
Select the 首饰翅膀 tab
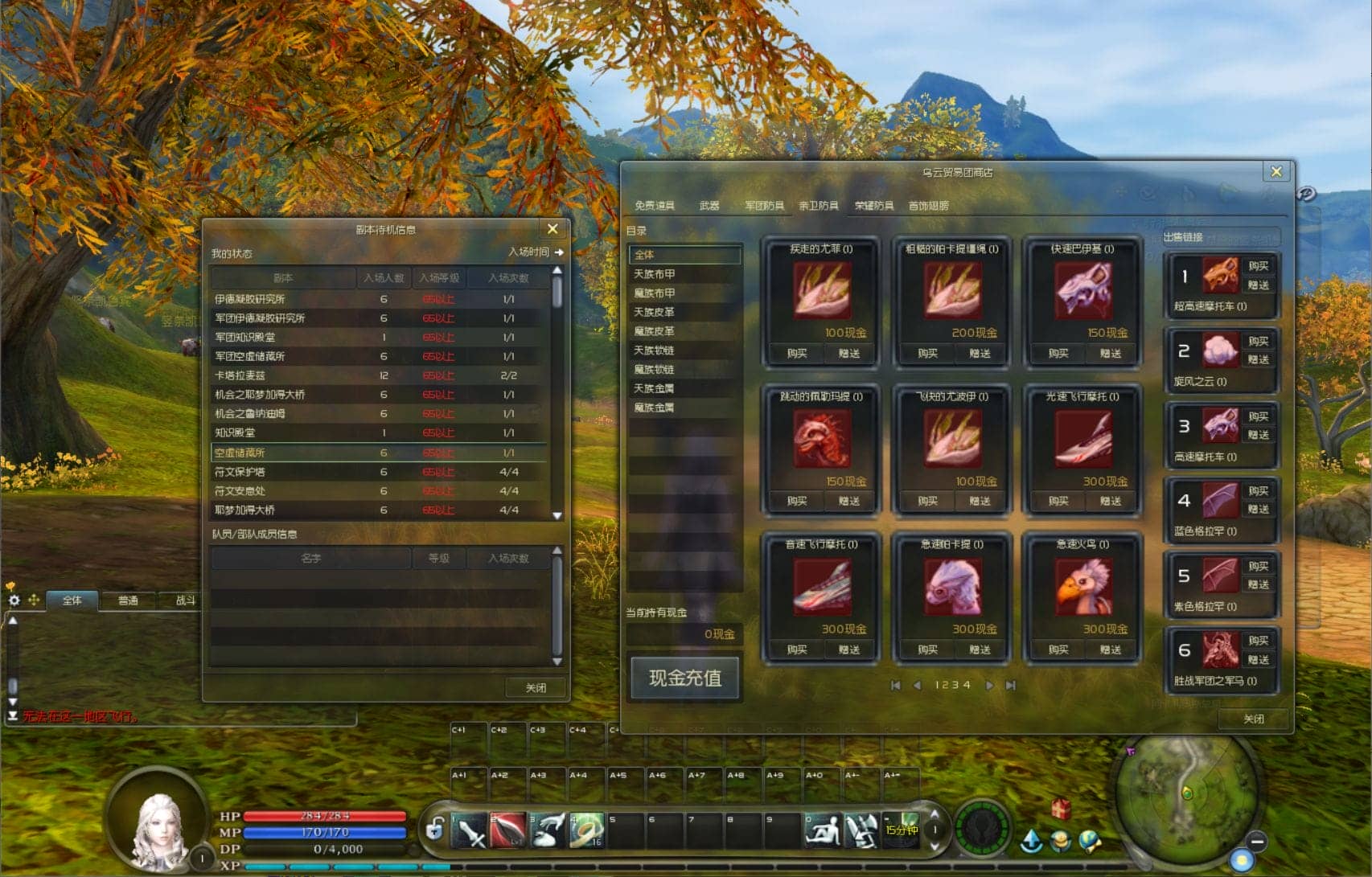pos(929,206)
